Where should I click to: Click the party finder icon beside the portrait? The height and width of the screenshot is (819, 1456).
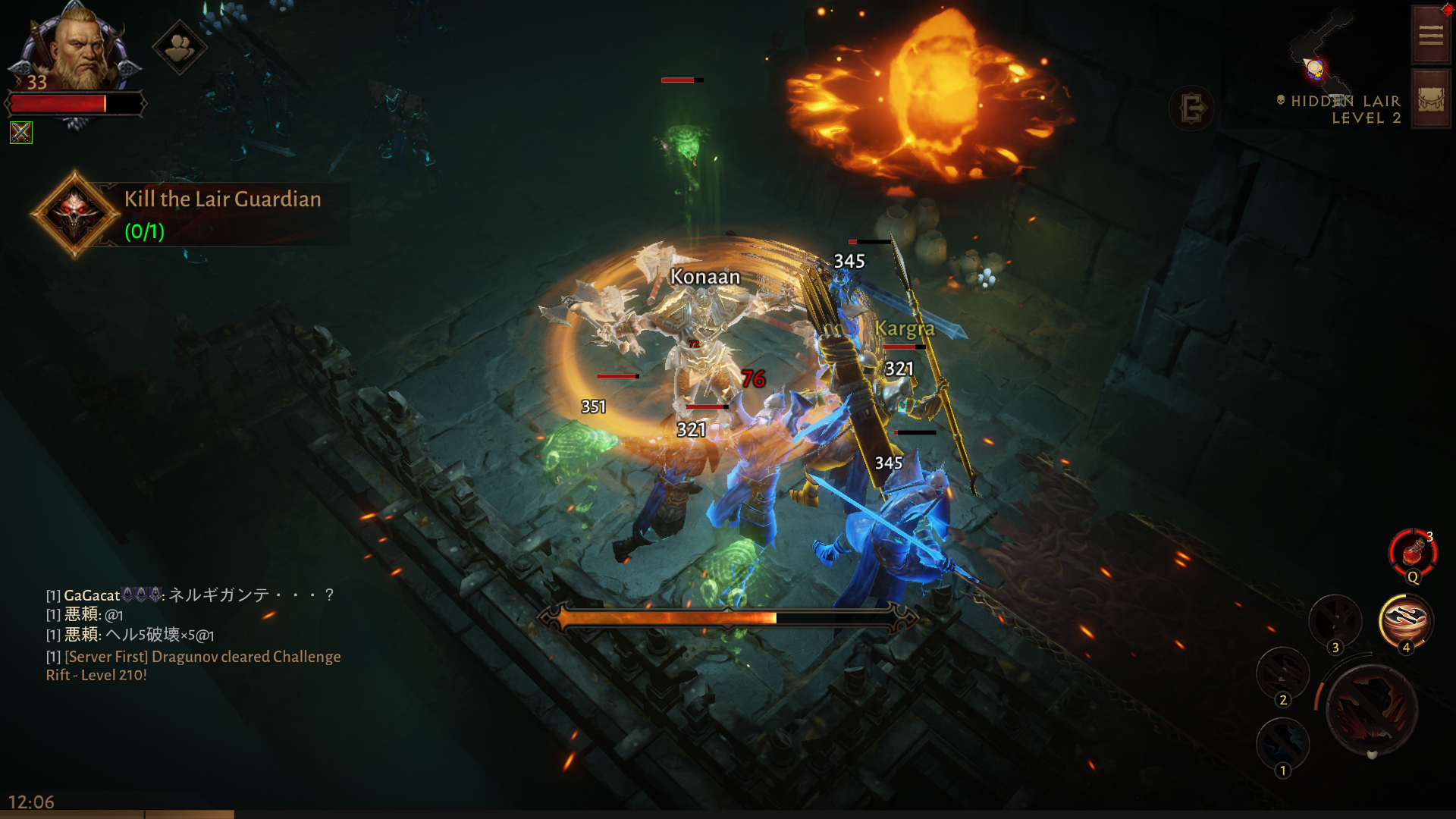180,47
